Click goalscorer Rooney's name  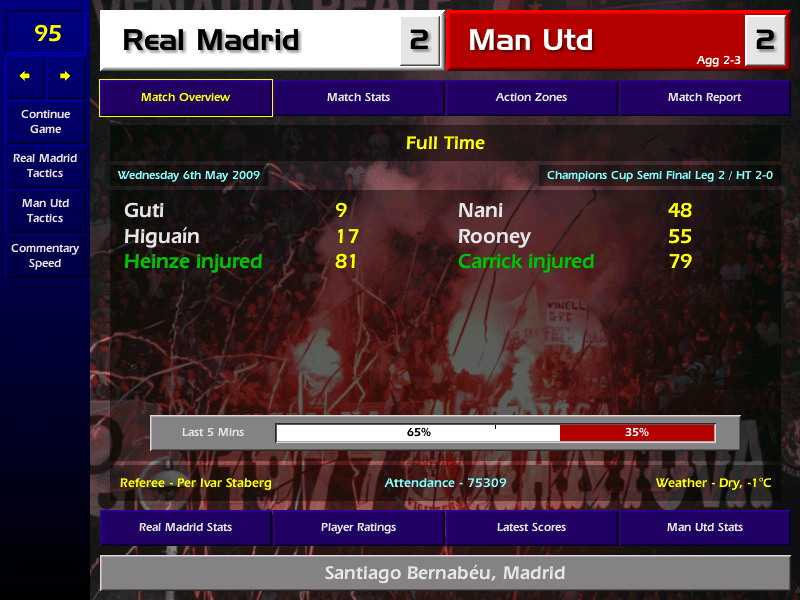[494, 237]
